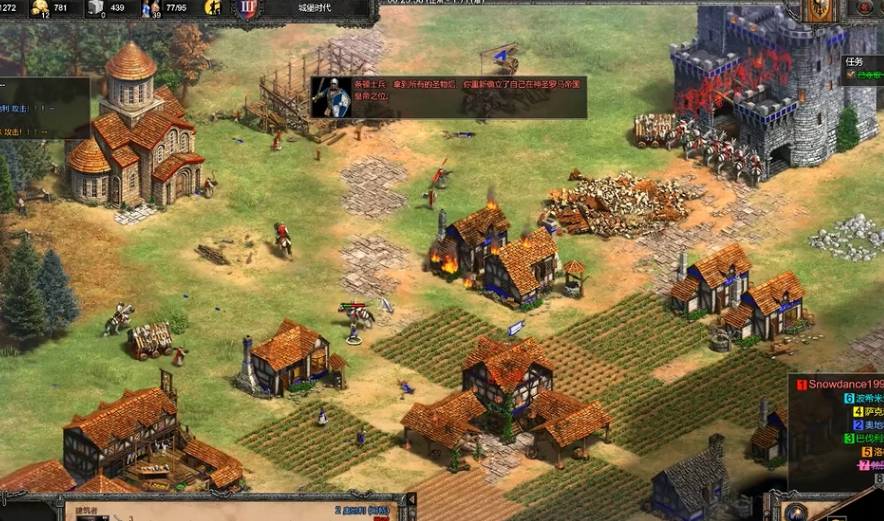Click the red checkmark objectives button
The image size is (884, 521).
click(865, 8)
